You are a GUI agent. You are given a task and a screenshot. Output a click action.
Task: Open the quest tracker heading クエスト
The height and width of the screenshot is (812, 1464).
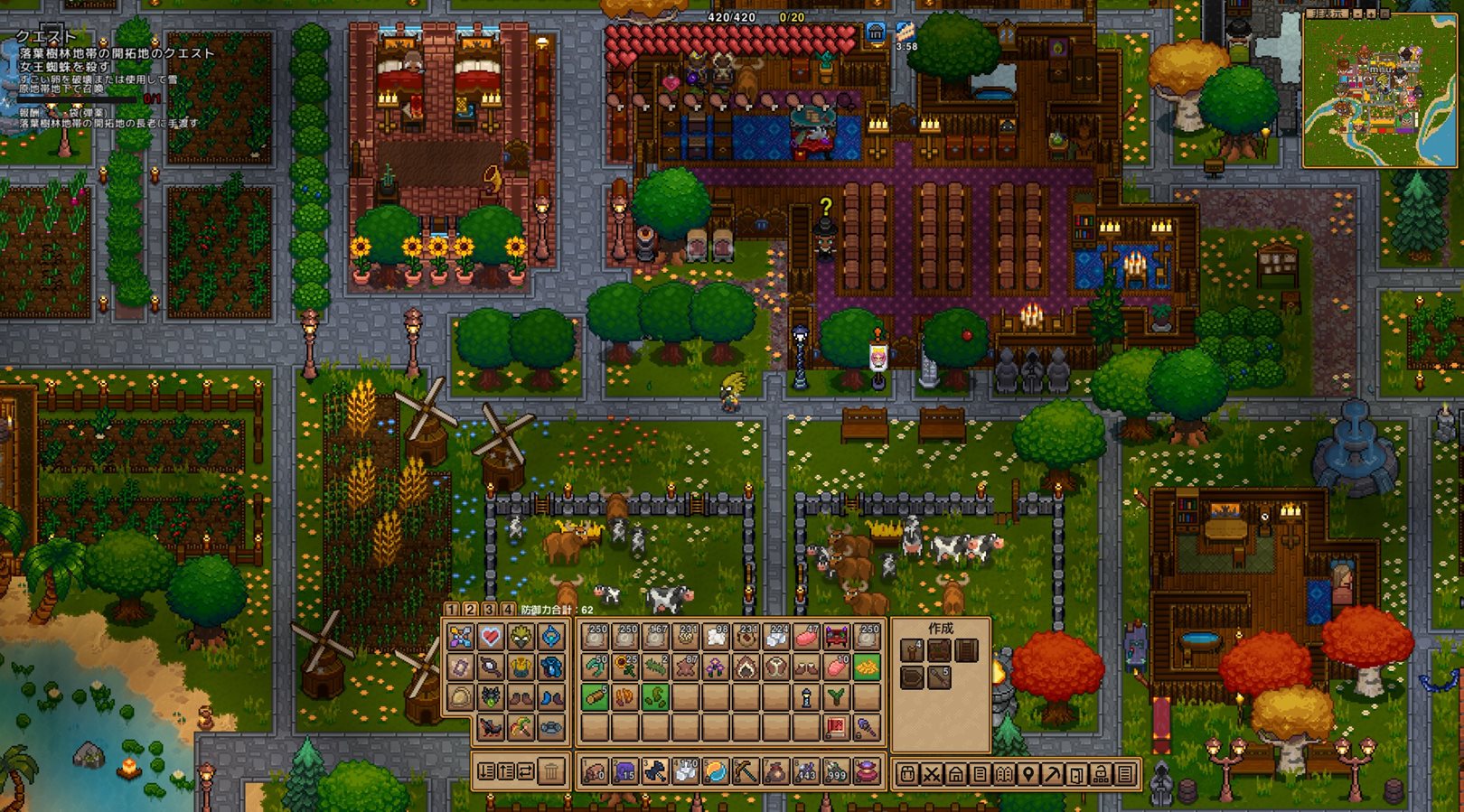46,37
